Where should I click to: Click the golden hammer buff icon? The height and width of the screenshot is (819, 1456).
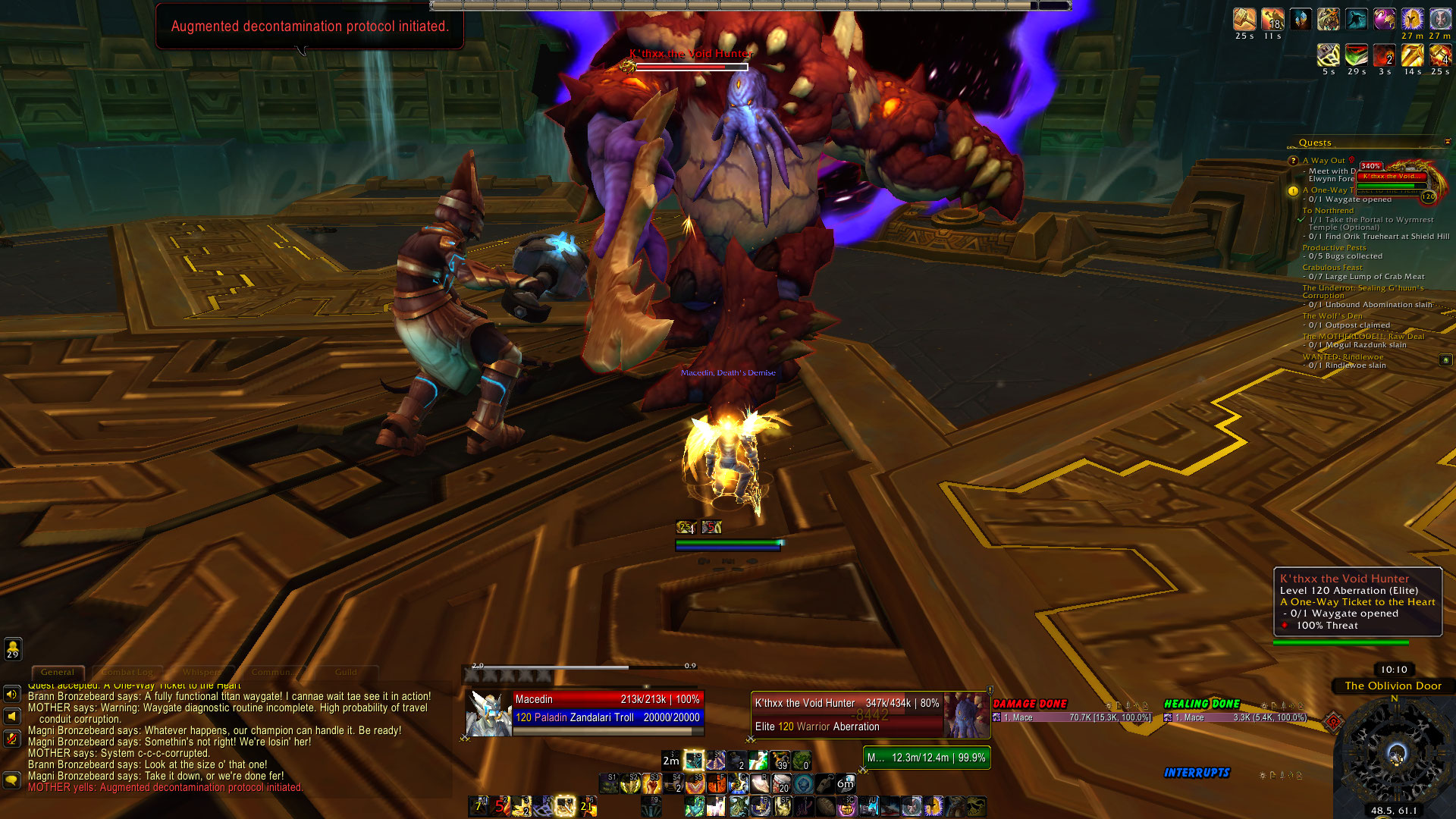(1244, 19)
